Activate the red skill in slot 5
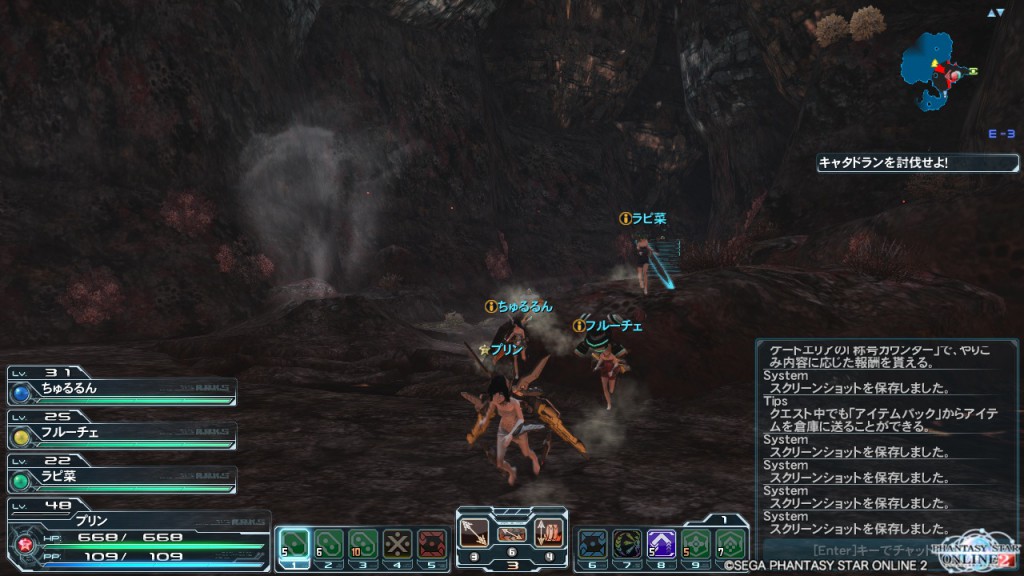The width and height of the screenshot is (1024, 576). click(x=431, y=544)
